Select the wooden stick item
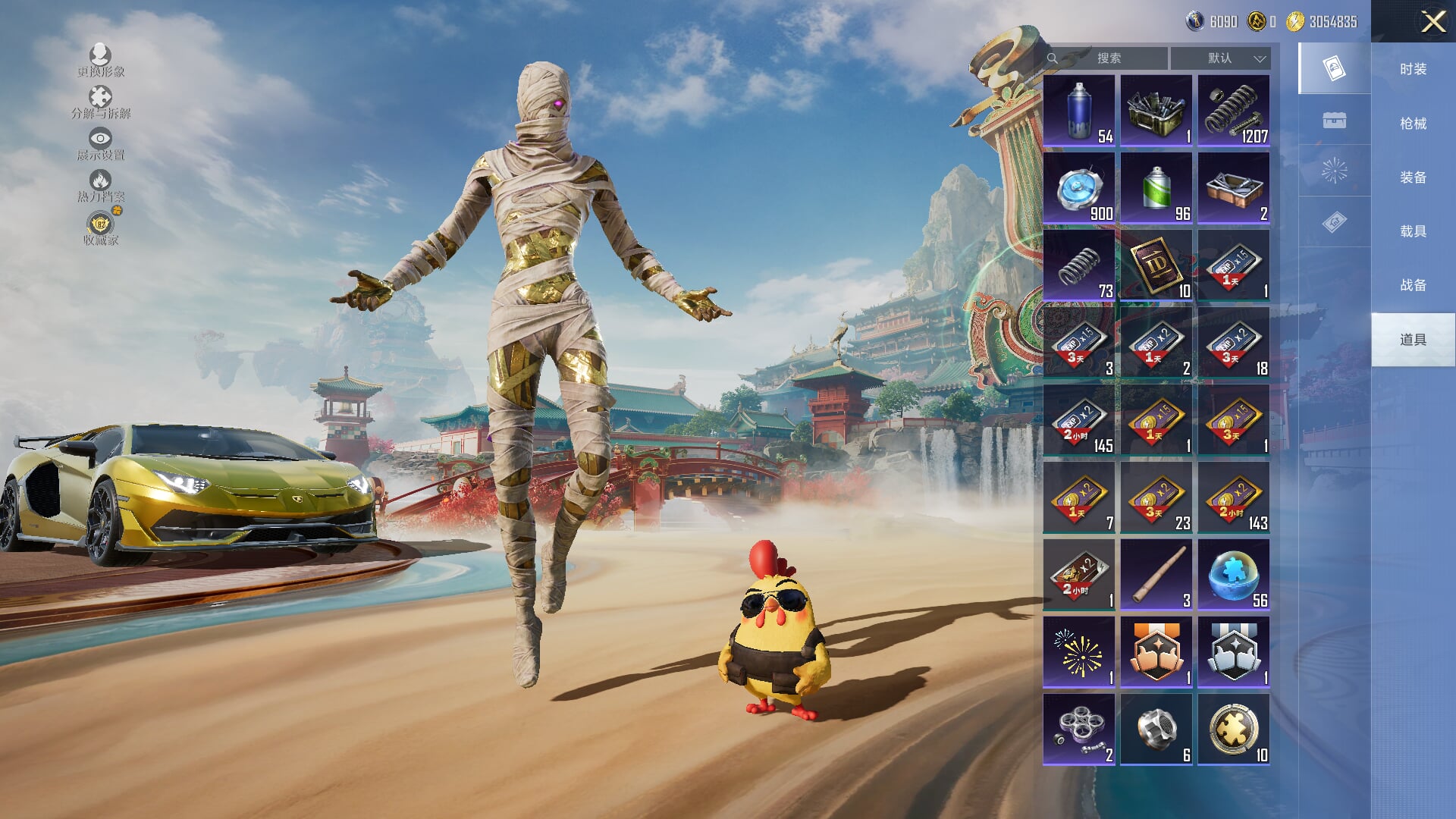The height and width of the screenshot is (819, 1456). click(x=1156, y=575)
